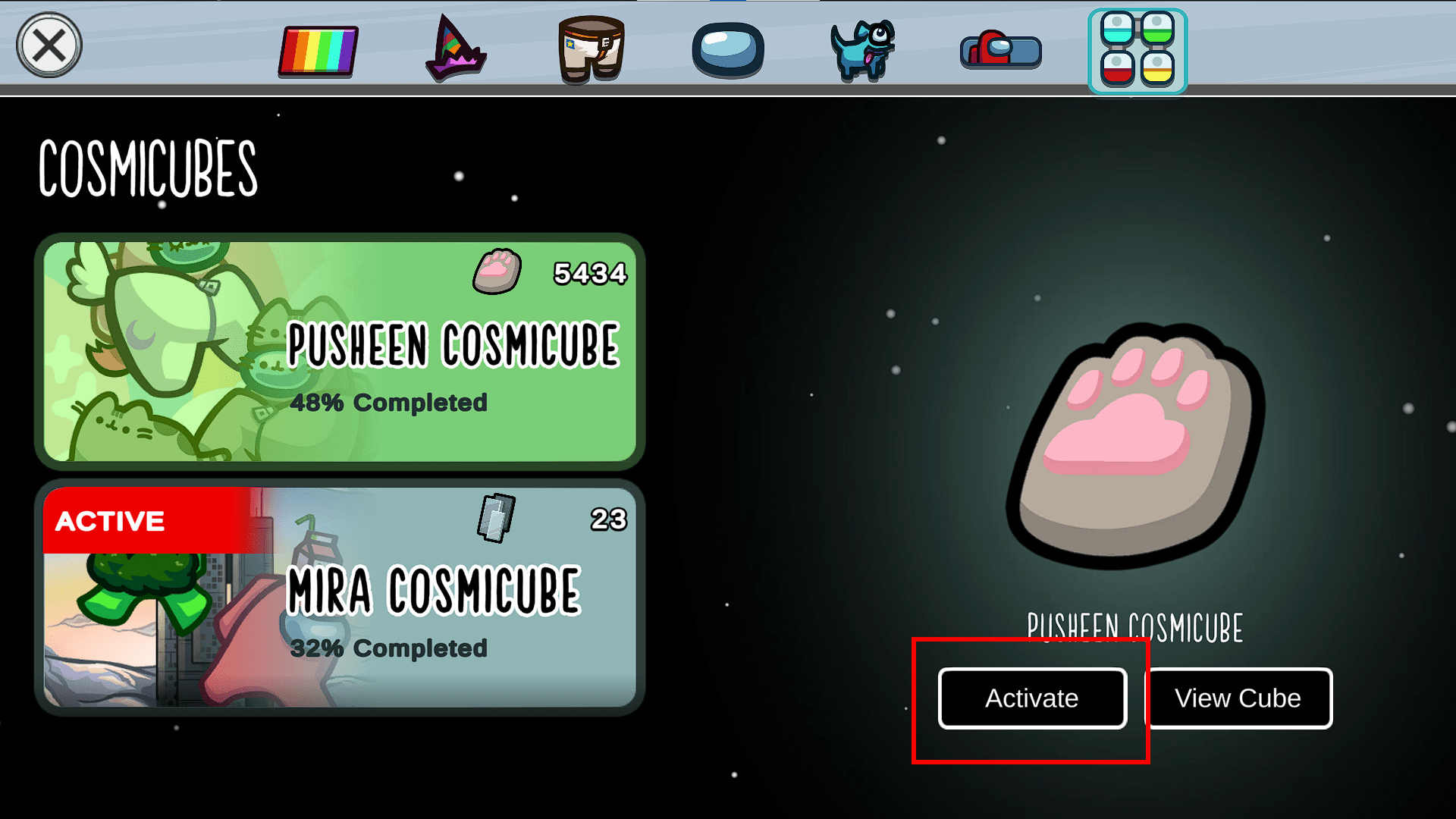Image resolution: width=1456 pixels, height=819 pixels.
Task: Switch to the Nameplates tab
Action: (999, 51)
